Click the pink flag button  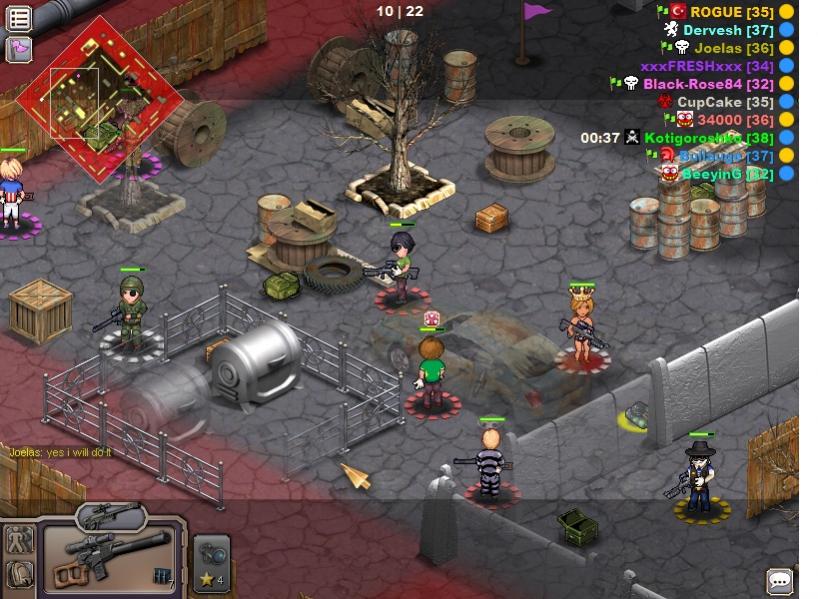[x=19, y=48]
